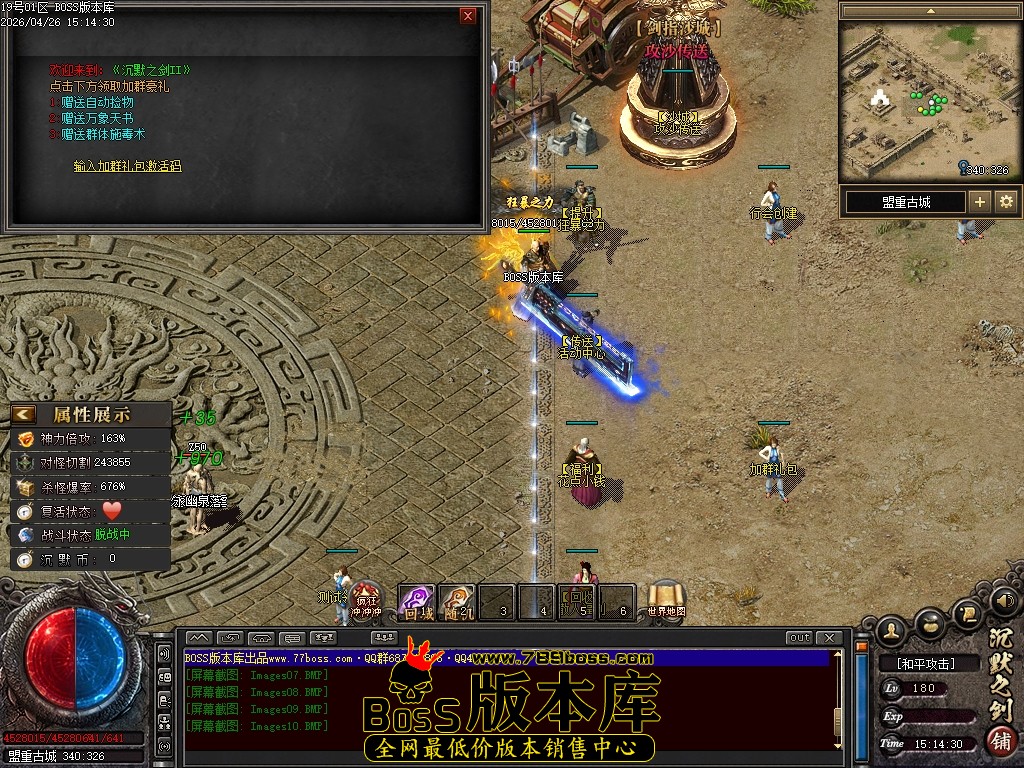The width and height of the screenshot is (1024, 768).
Task: Toggle sound with the speaker icon
Action: pos(1004,601)
